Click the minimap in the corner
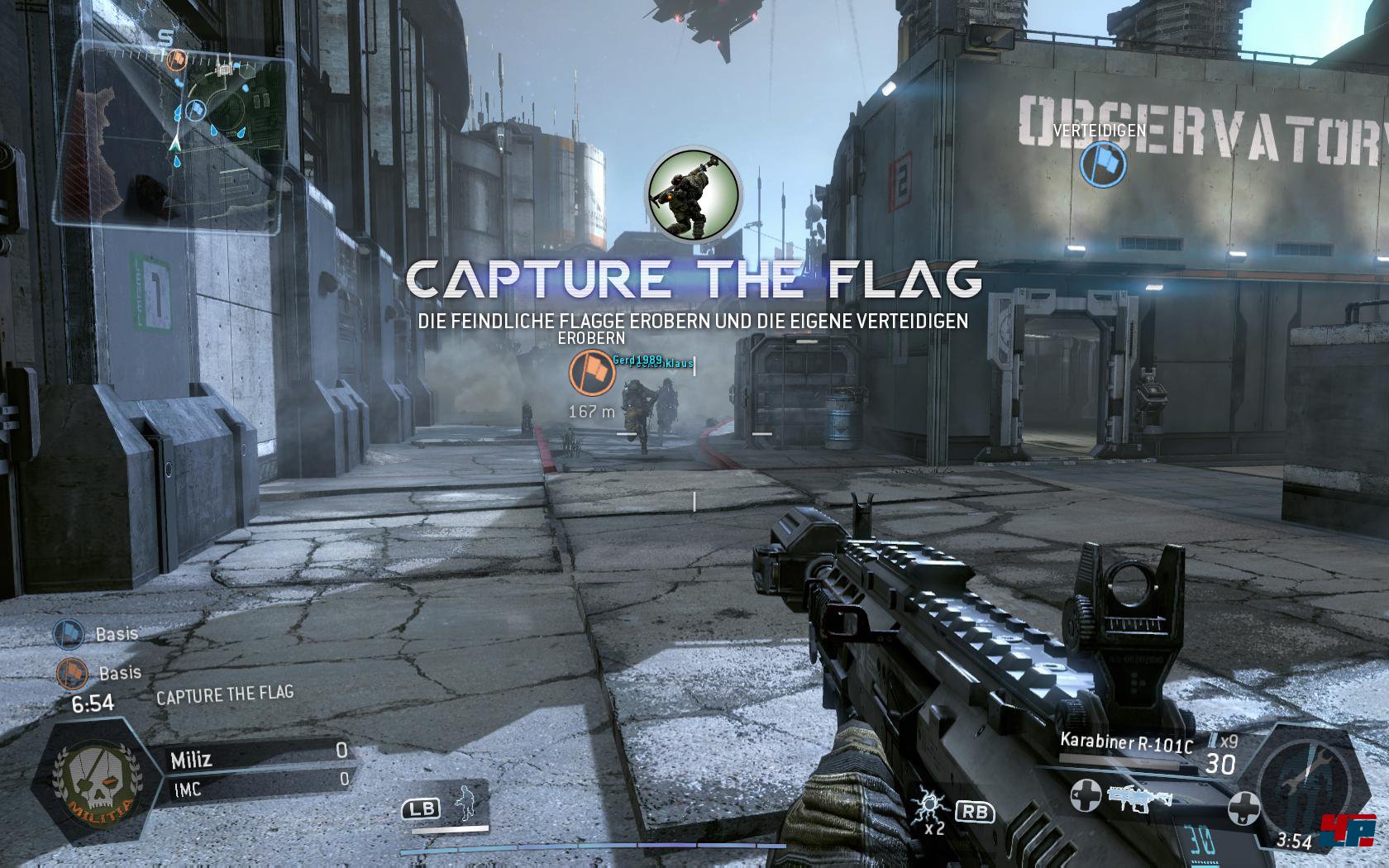 coord(175,131)
